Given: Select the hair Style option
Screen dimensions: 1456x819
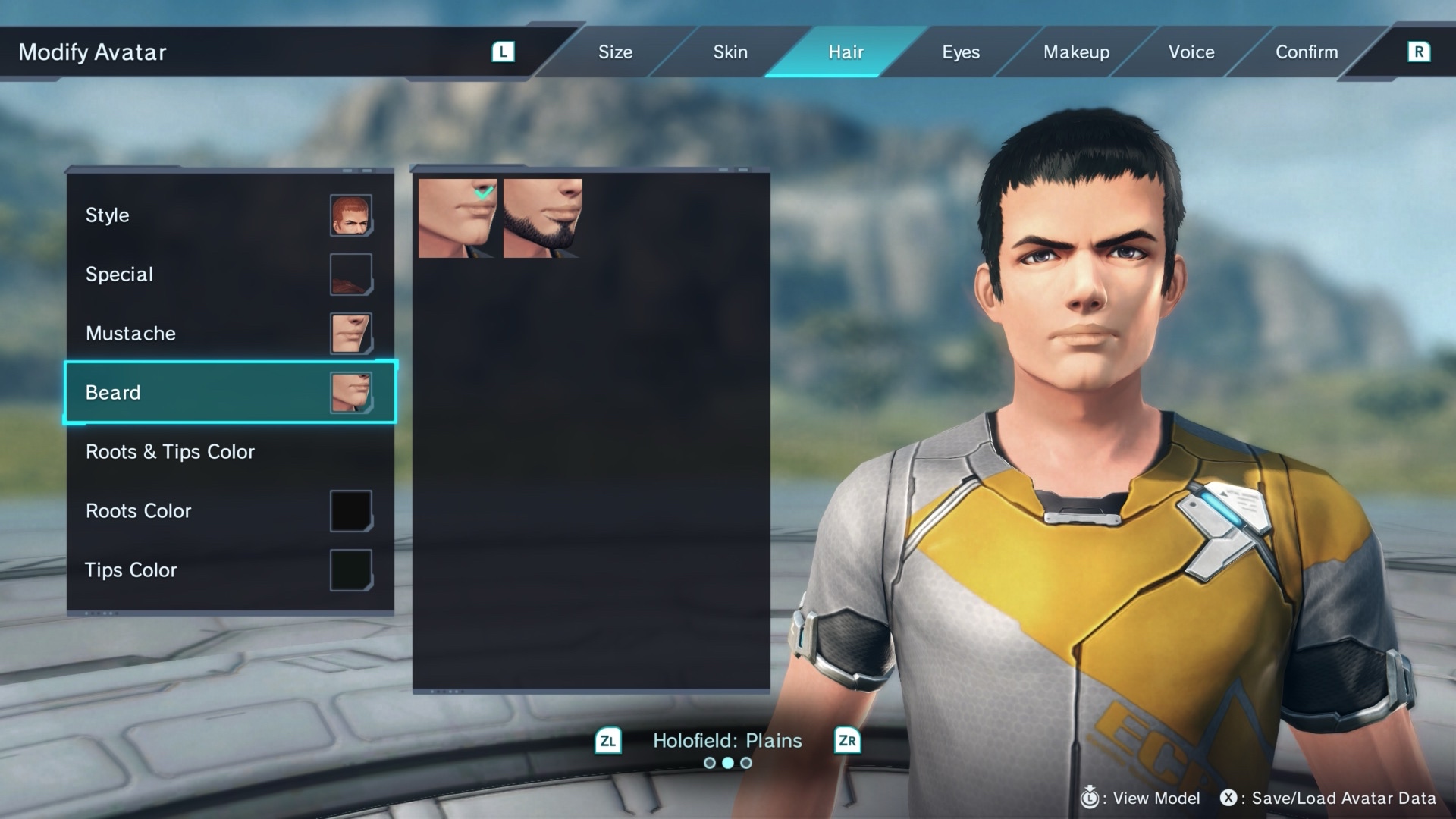Looking at the screenshot, I should pyautogui.click(x=229, y=215).
